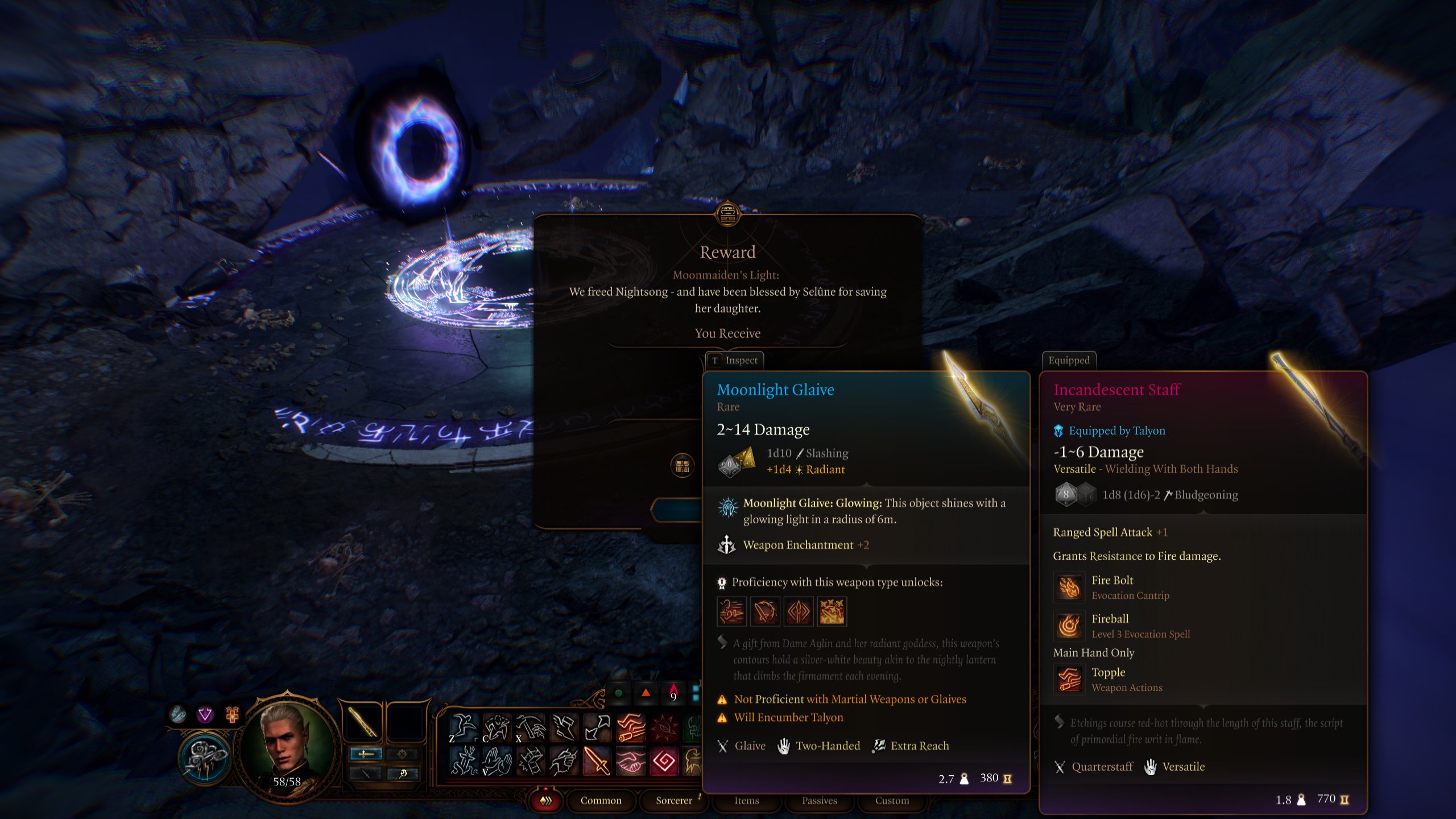The image size is (1456, 819).
Task: Click the winged-boot Dash action icon
Action: [564, 727]
